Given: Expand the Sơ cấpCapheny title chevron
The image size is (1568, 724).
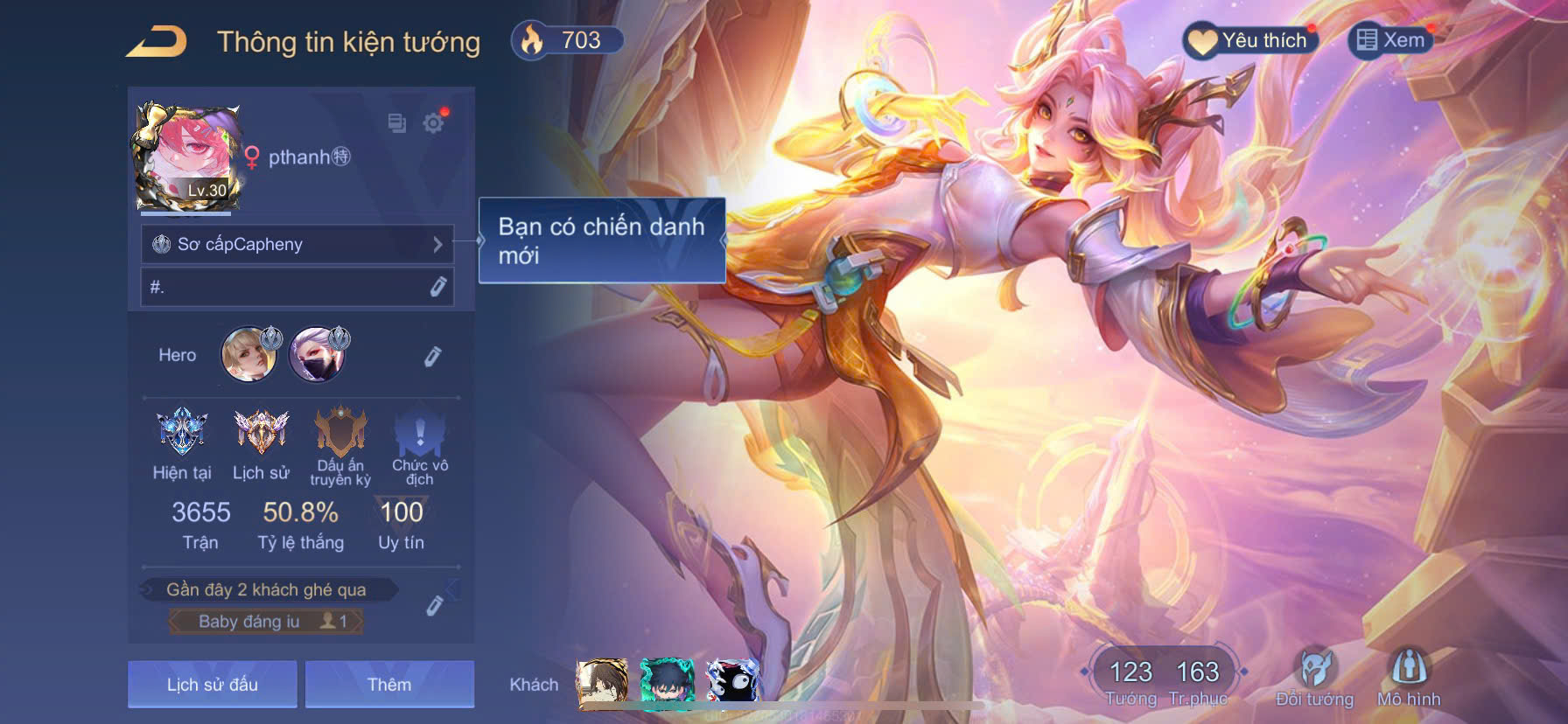Looking at the screenshot, I should [439, 244].
